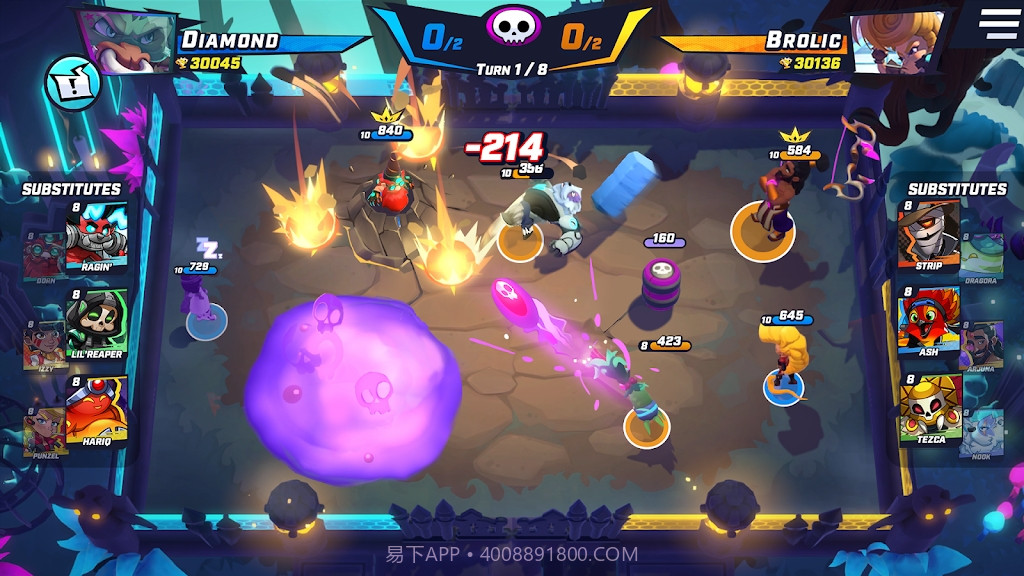Open Brolic's player avatar
Screen dimensions: 1024x576
tap(896, 42)
